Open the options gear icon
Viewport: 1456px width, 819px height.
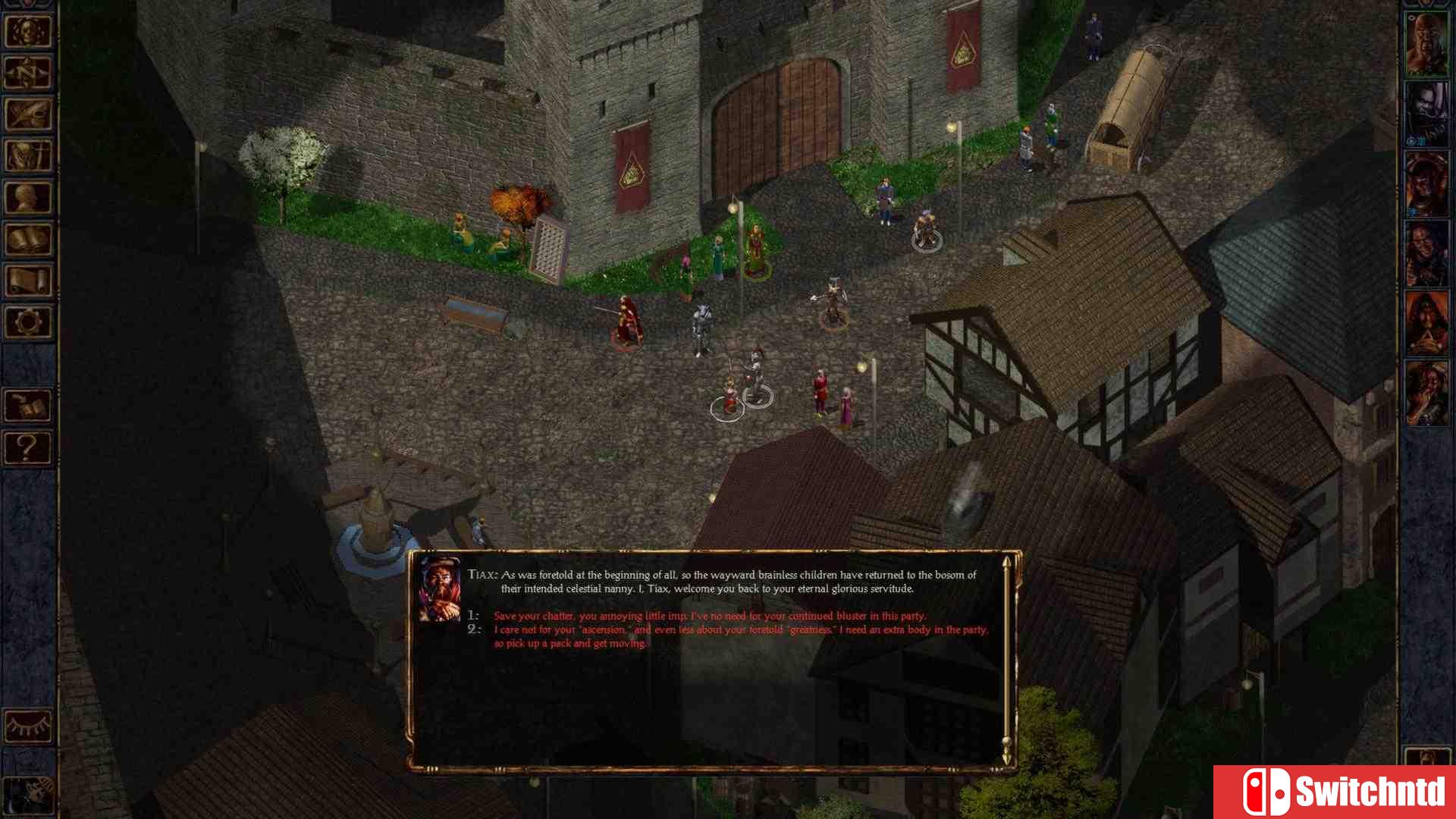pos(28,324)
